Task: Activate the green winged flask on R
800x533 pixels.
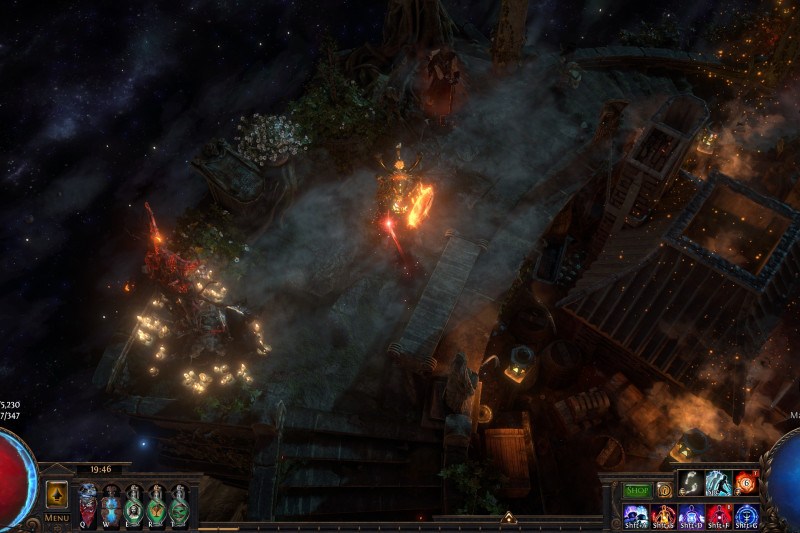Action: pyautogui.click(x=157, y=503)
